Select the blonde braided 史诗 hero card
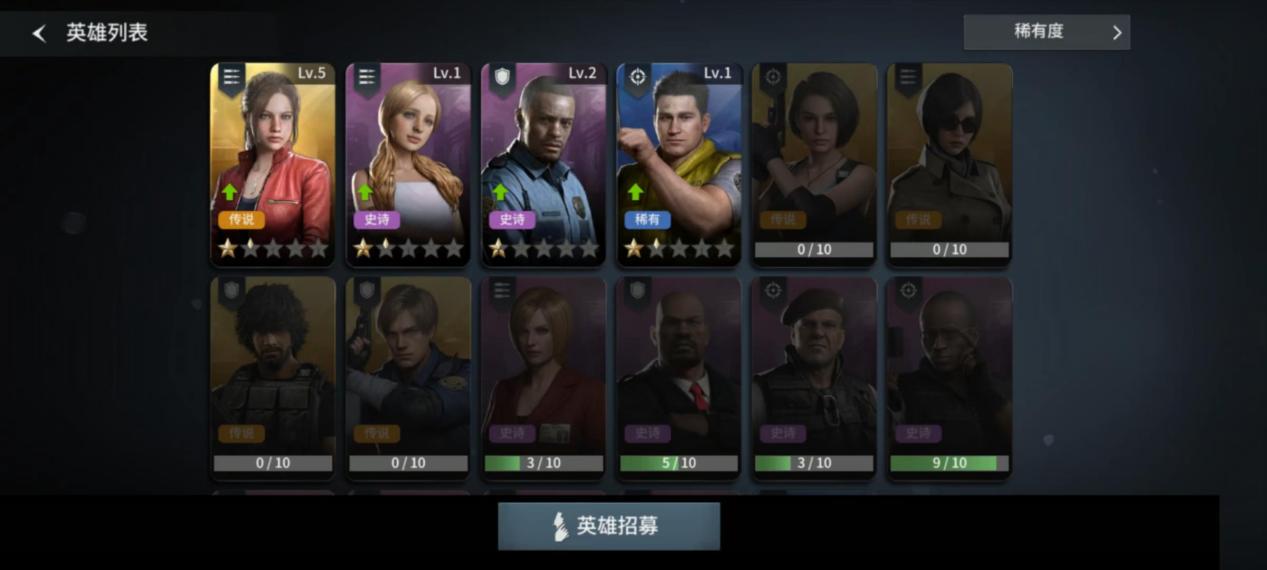 point(408,163)
